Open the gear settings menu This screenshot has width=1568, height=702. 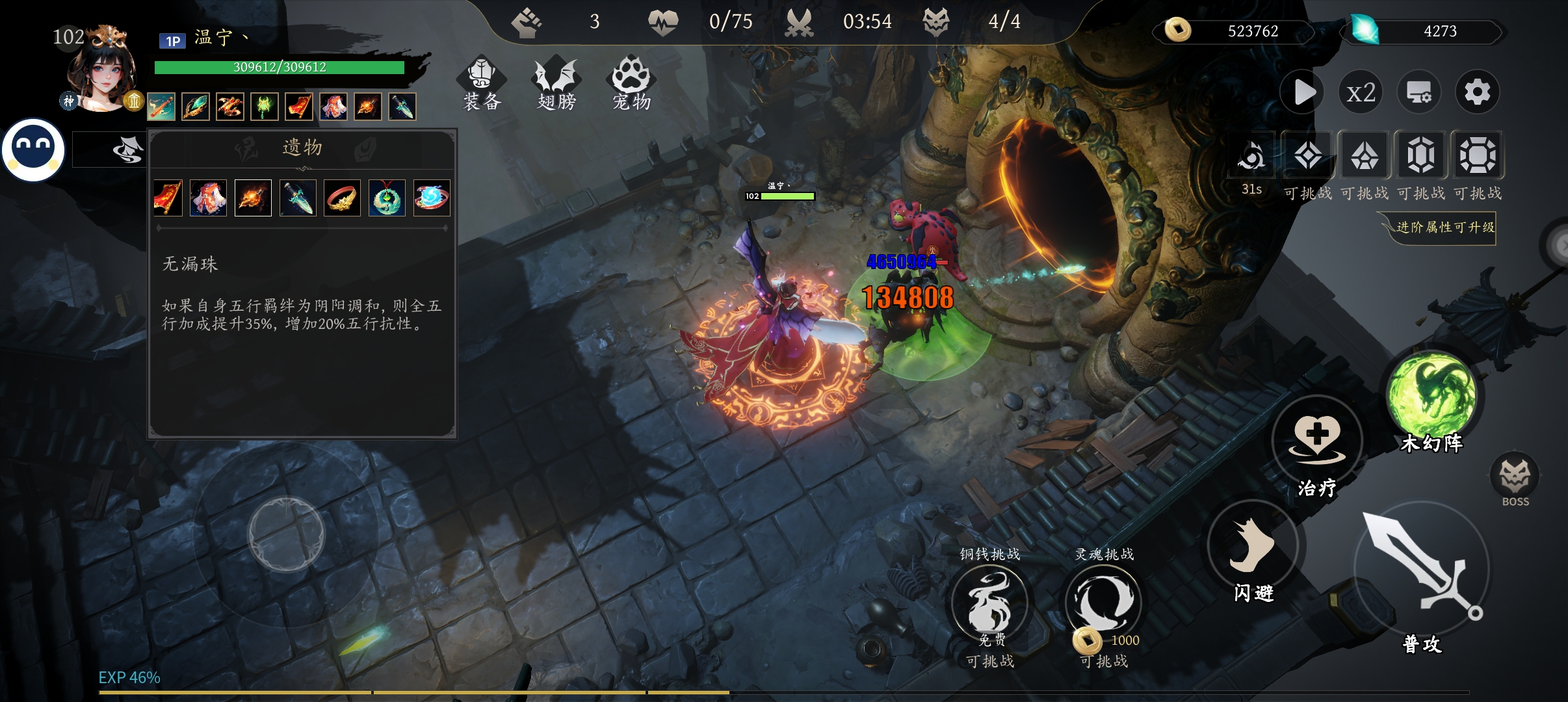pos(1477,92)
